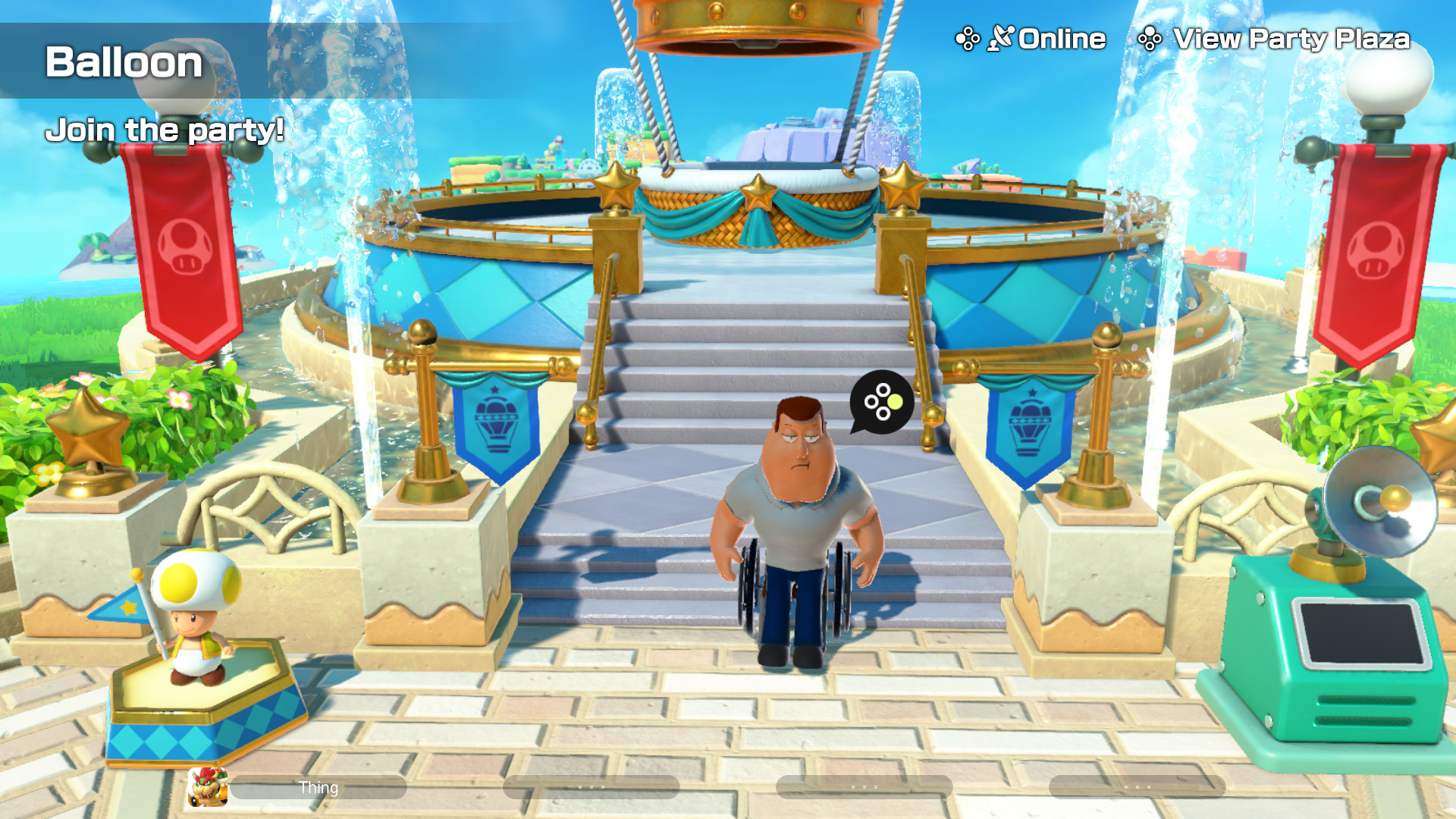
Task: Select the Bowser player icon at bottom left
Action: pyautogui.click(x=207, y=786)
